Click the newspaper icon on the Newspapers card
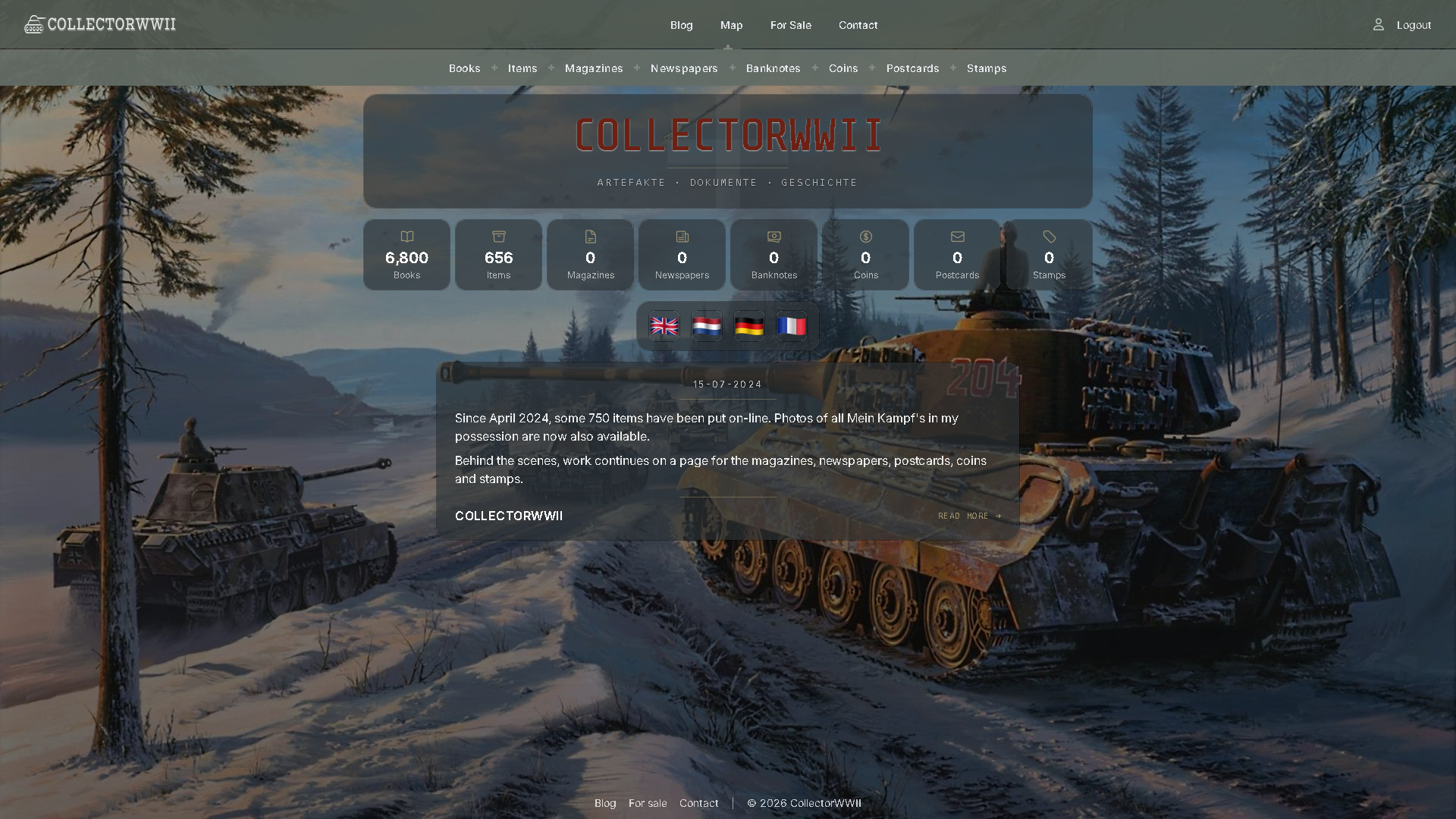 (x=682, y=237)
